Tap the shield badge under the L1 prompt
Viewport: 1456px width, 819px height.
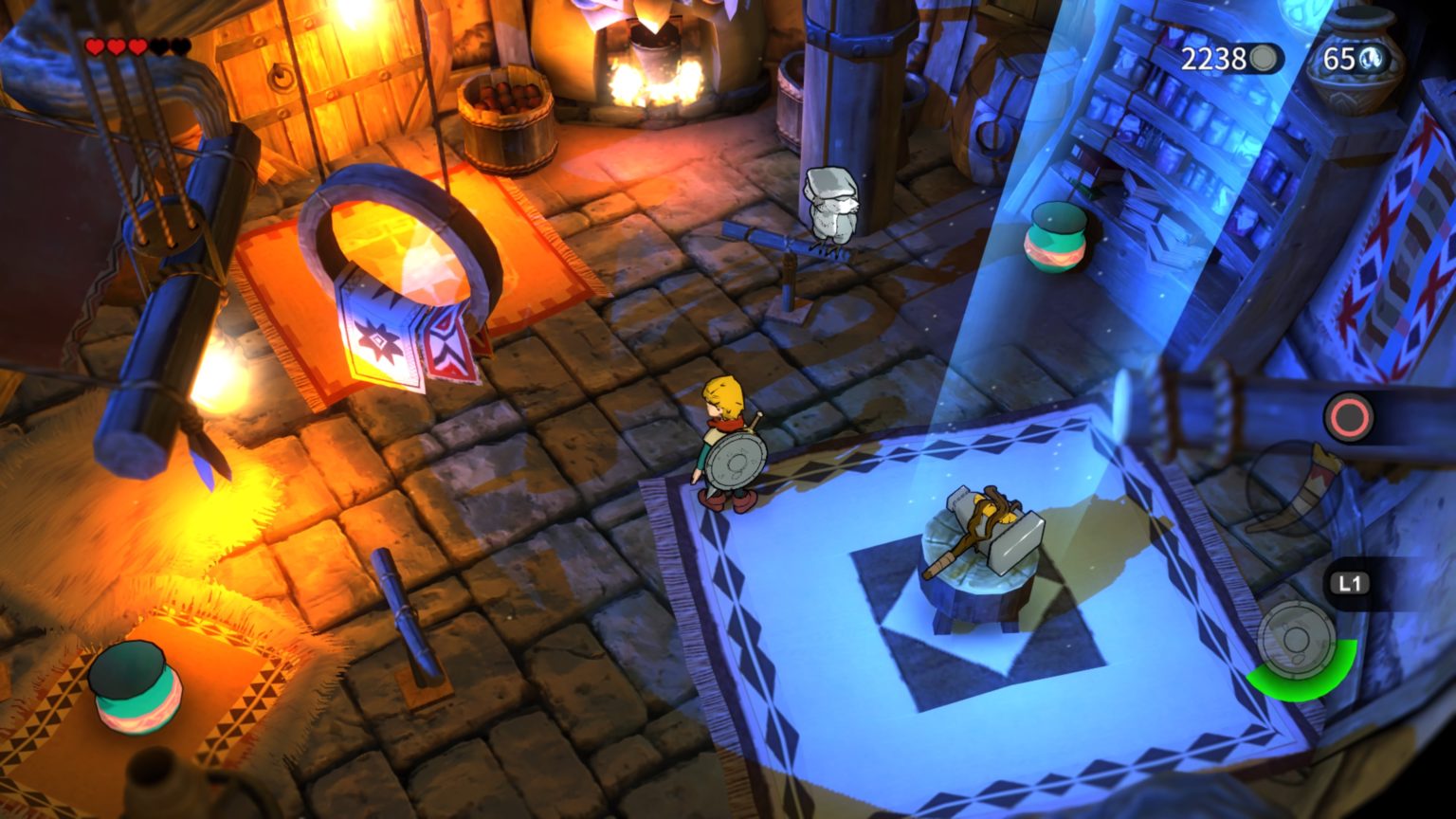1296,639
